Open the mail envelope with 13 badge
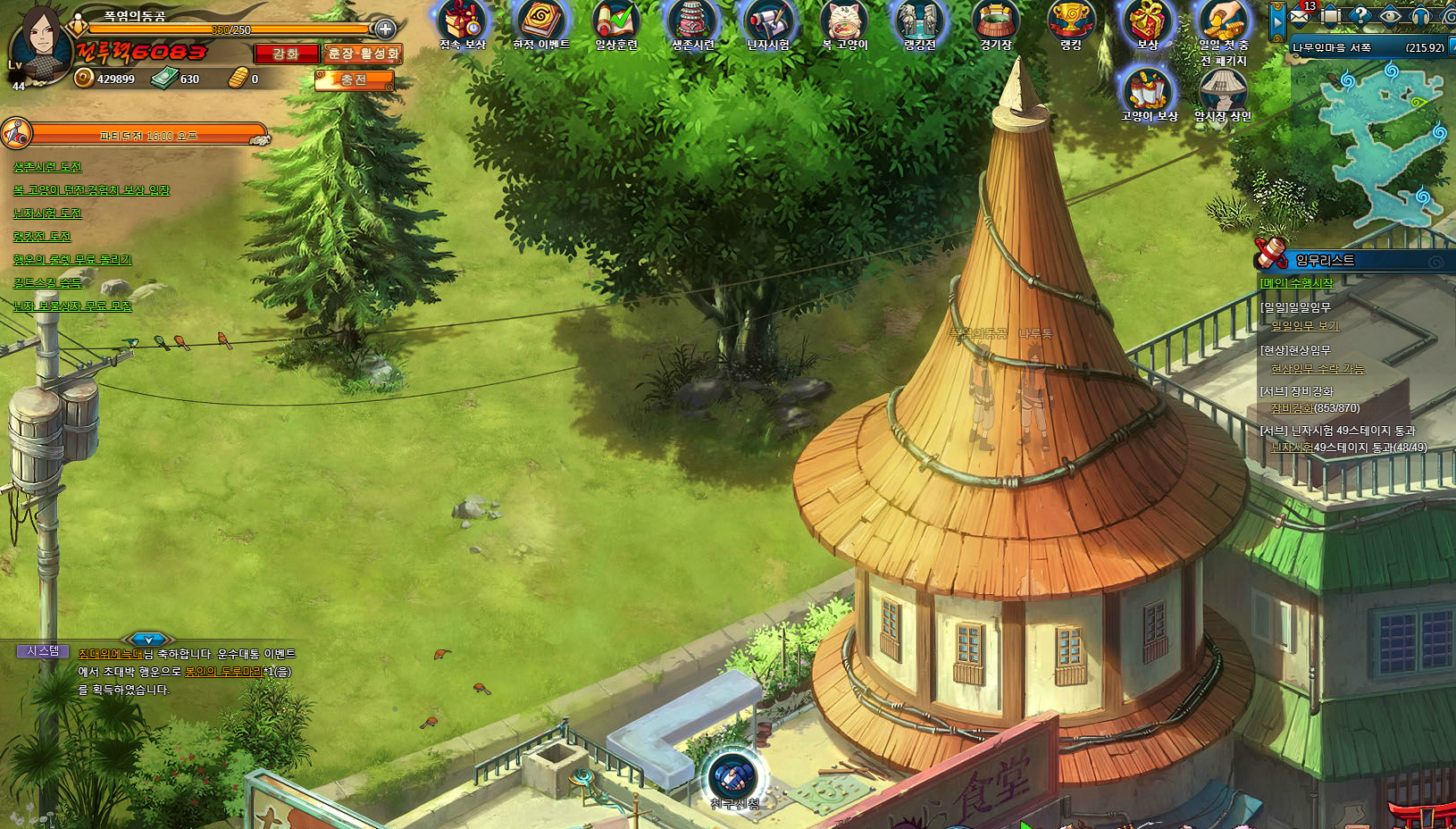The width and height of the screenshot is (1456, 829). click(x=1300, y=15)
